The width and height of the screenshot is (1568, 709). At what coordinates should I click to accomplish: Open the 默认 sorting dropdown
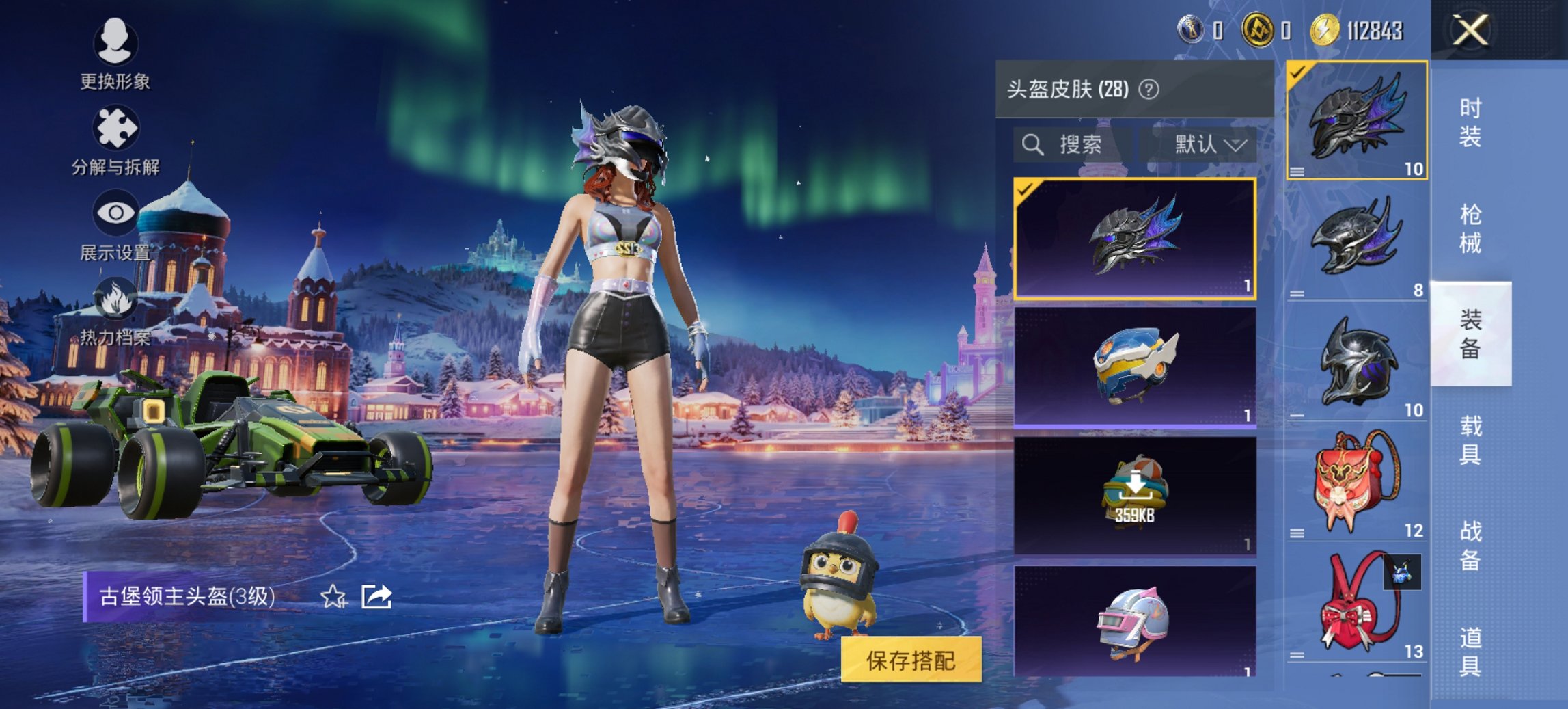(x=1208, y=145)
